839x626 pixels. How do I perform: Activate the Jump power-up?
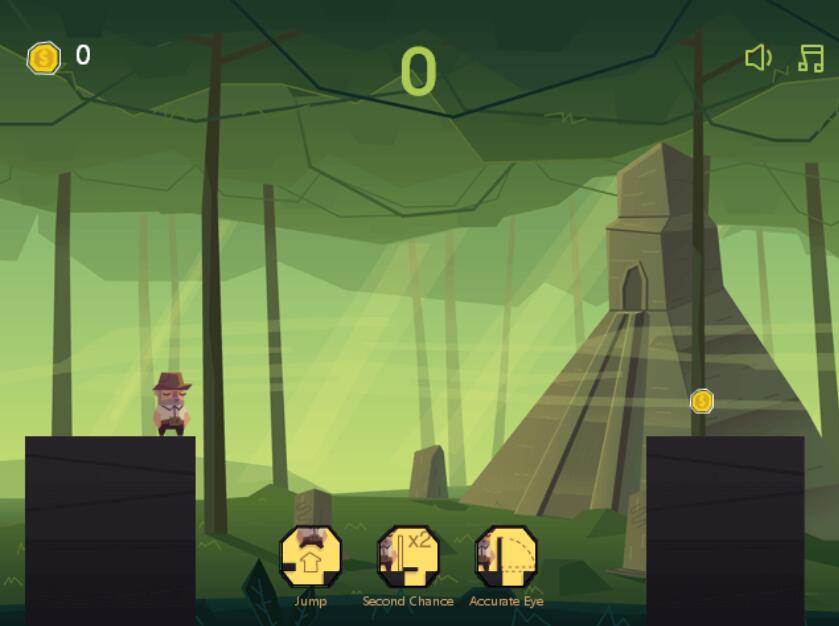click(x=310, y=557)
